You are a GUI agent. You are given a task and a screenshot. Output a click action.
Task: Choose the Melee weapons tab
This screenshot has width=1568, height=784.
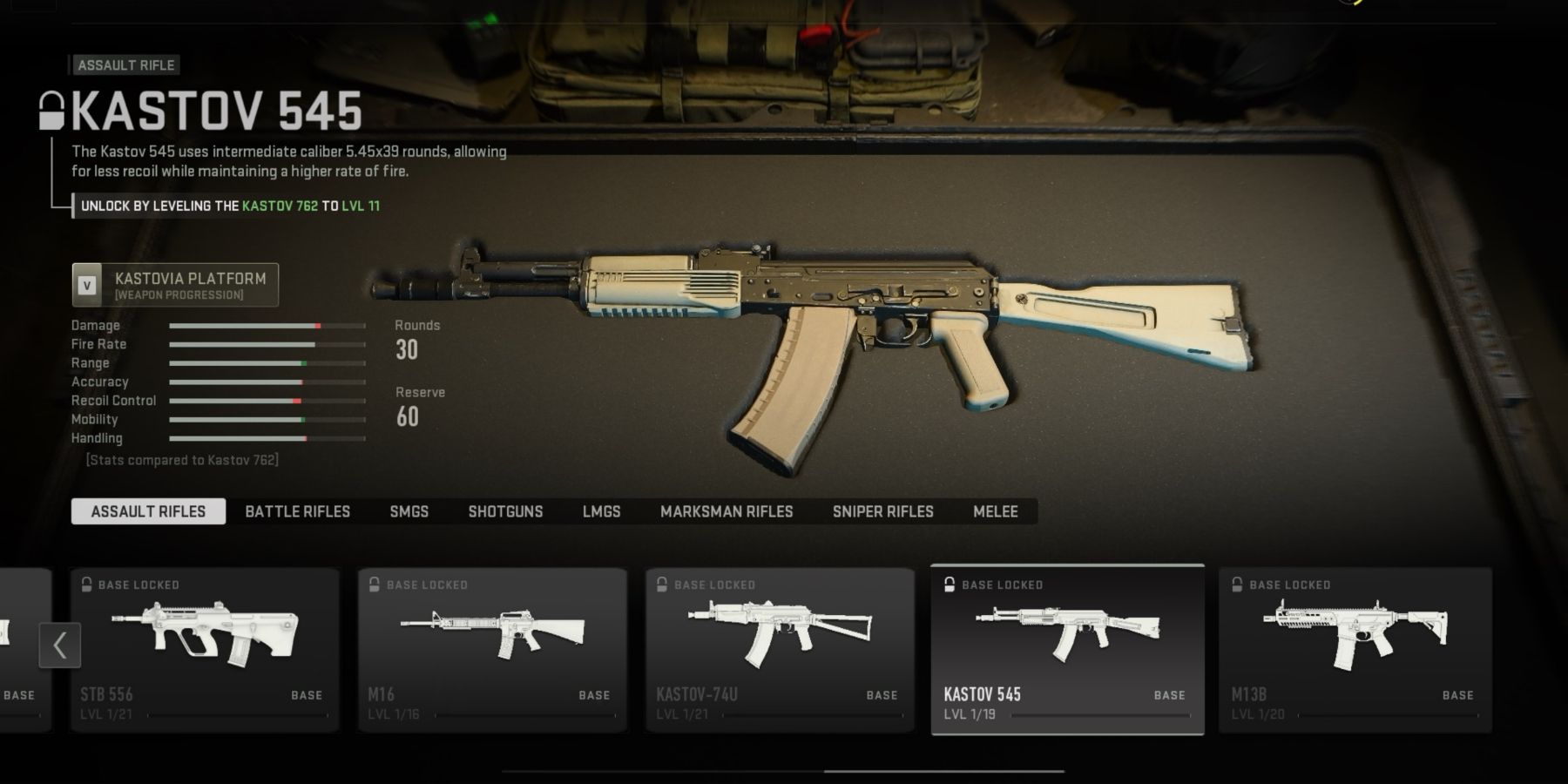point(995,511)
